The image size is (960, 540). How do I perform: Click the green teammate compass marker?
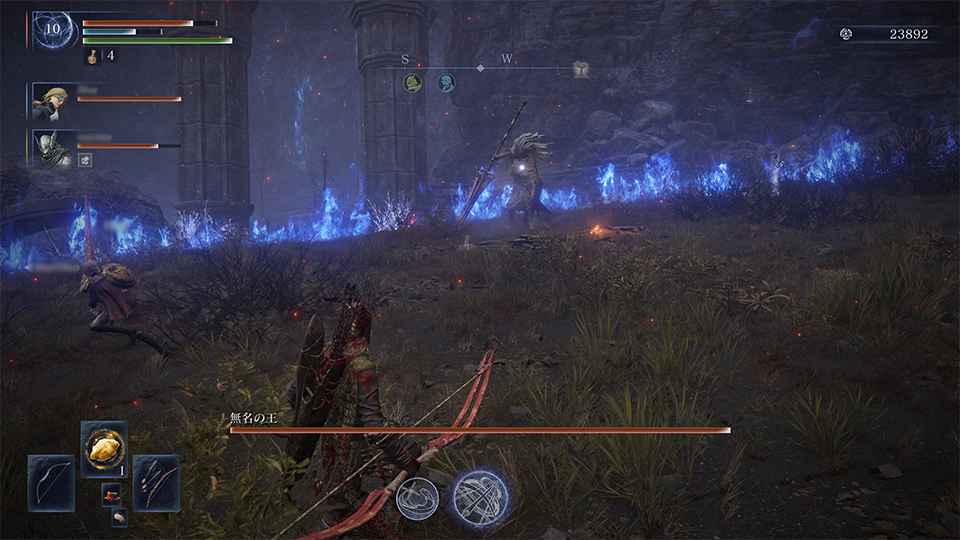[x=412, y=83]
